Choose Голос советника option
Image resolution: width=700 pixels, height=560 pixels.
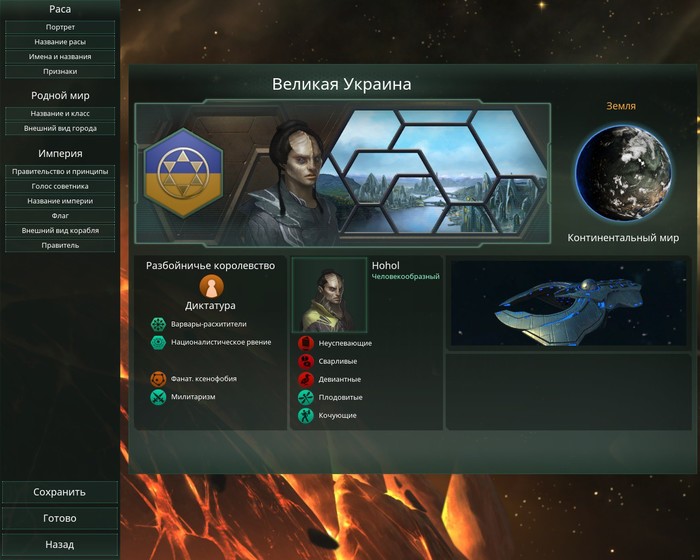click(60, 186)
